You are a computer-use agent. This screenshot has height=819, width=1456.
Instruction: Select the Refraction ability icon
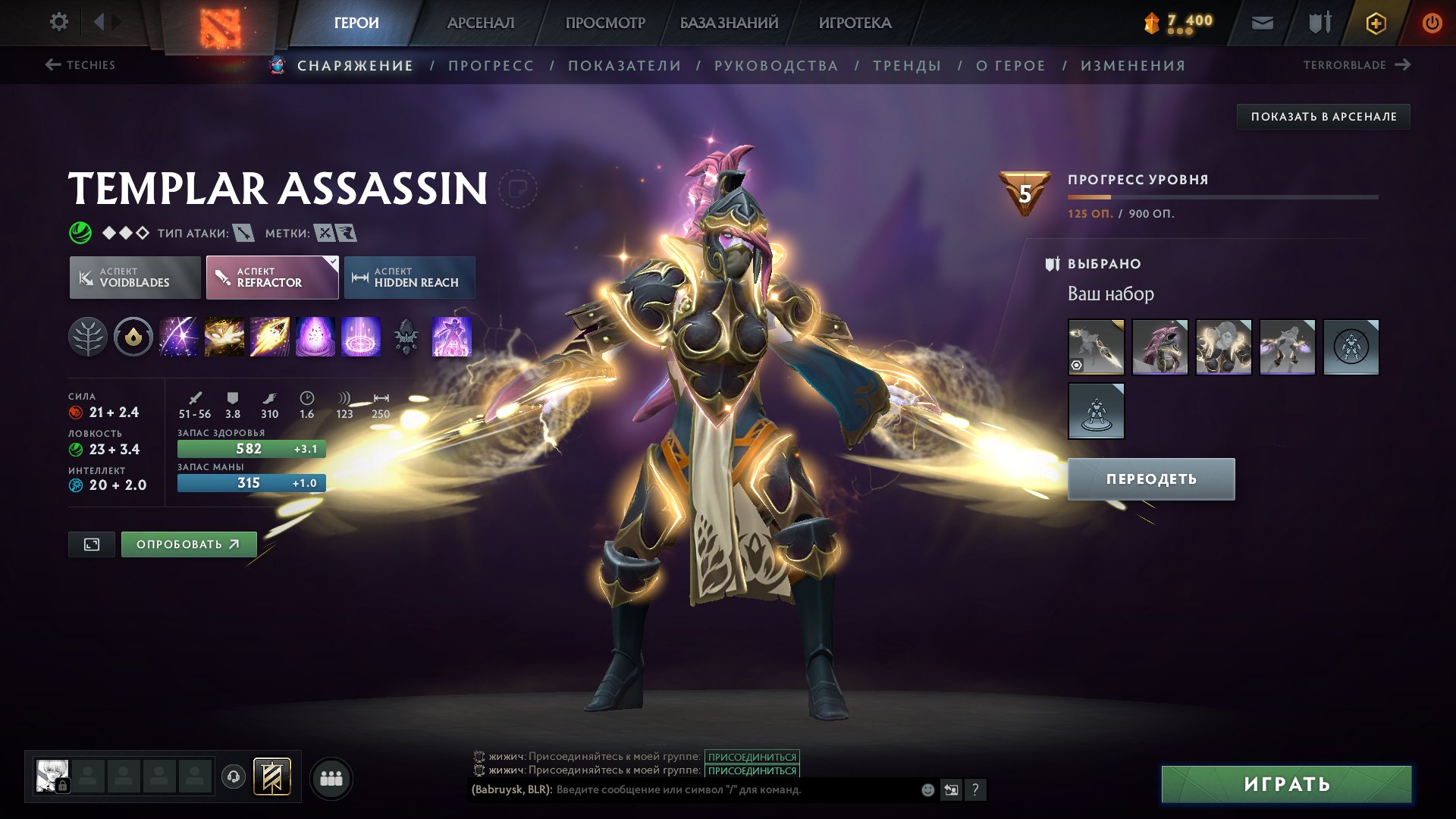(x=180, y=337)
